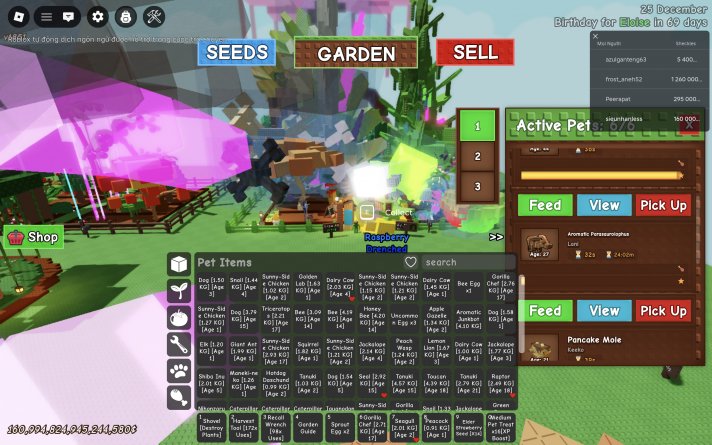
Task: View the Aromatic Parasaurolophus pet
Action: pos(604,311)
